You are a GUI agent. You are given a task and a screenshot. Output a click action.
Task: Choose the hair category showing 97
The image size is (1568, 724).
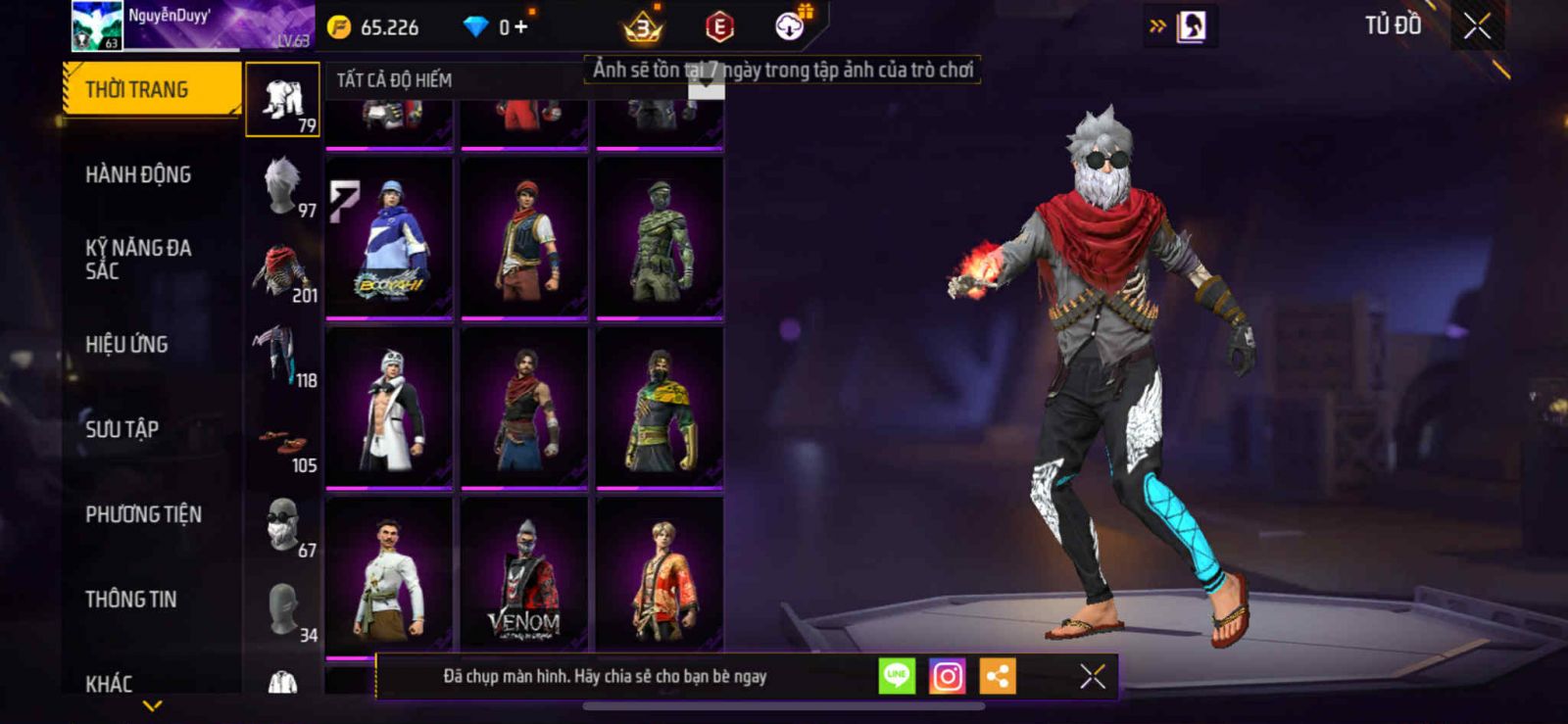click(x=282, y=185)
